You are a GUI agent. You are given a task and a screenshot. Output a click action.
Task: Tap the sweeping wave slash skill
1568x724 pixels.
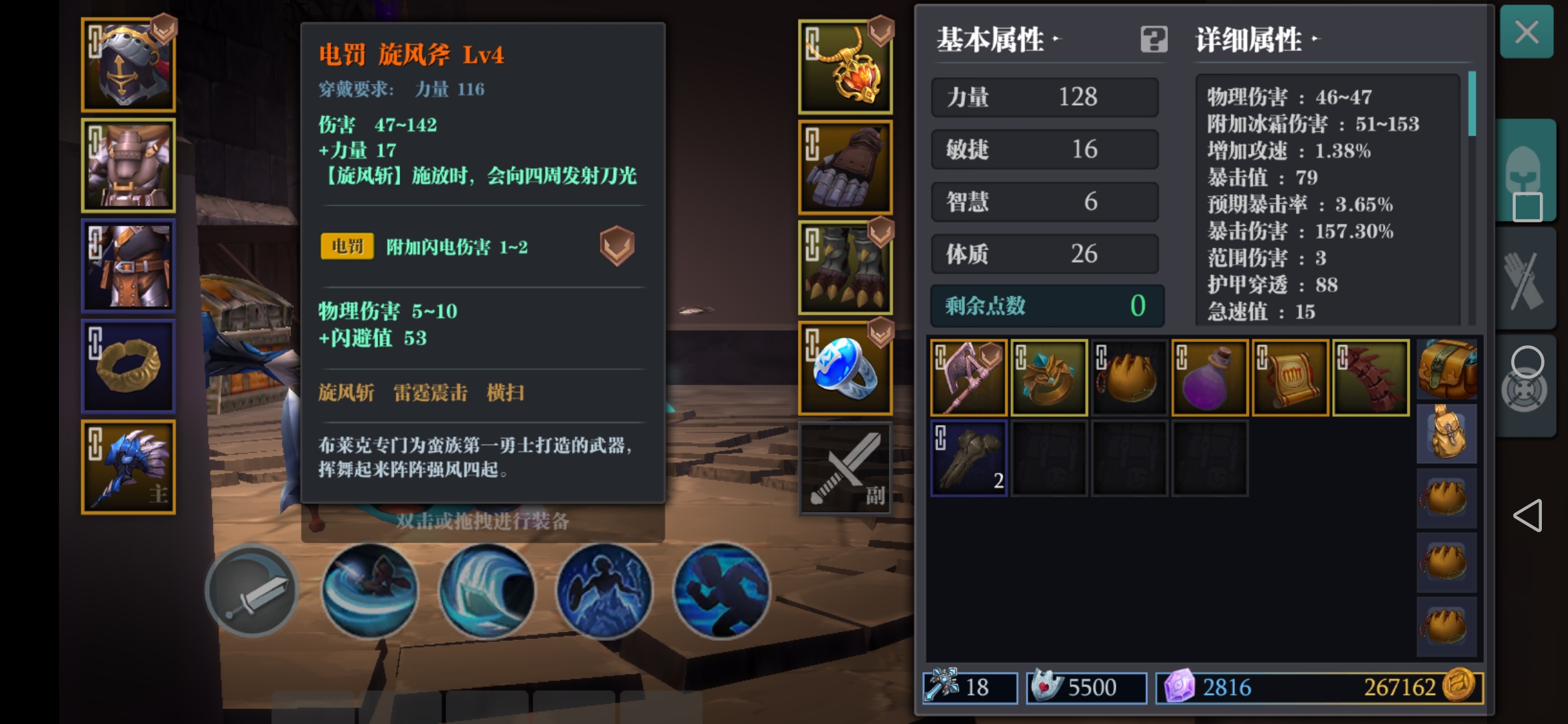pos(486,590)
